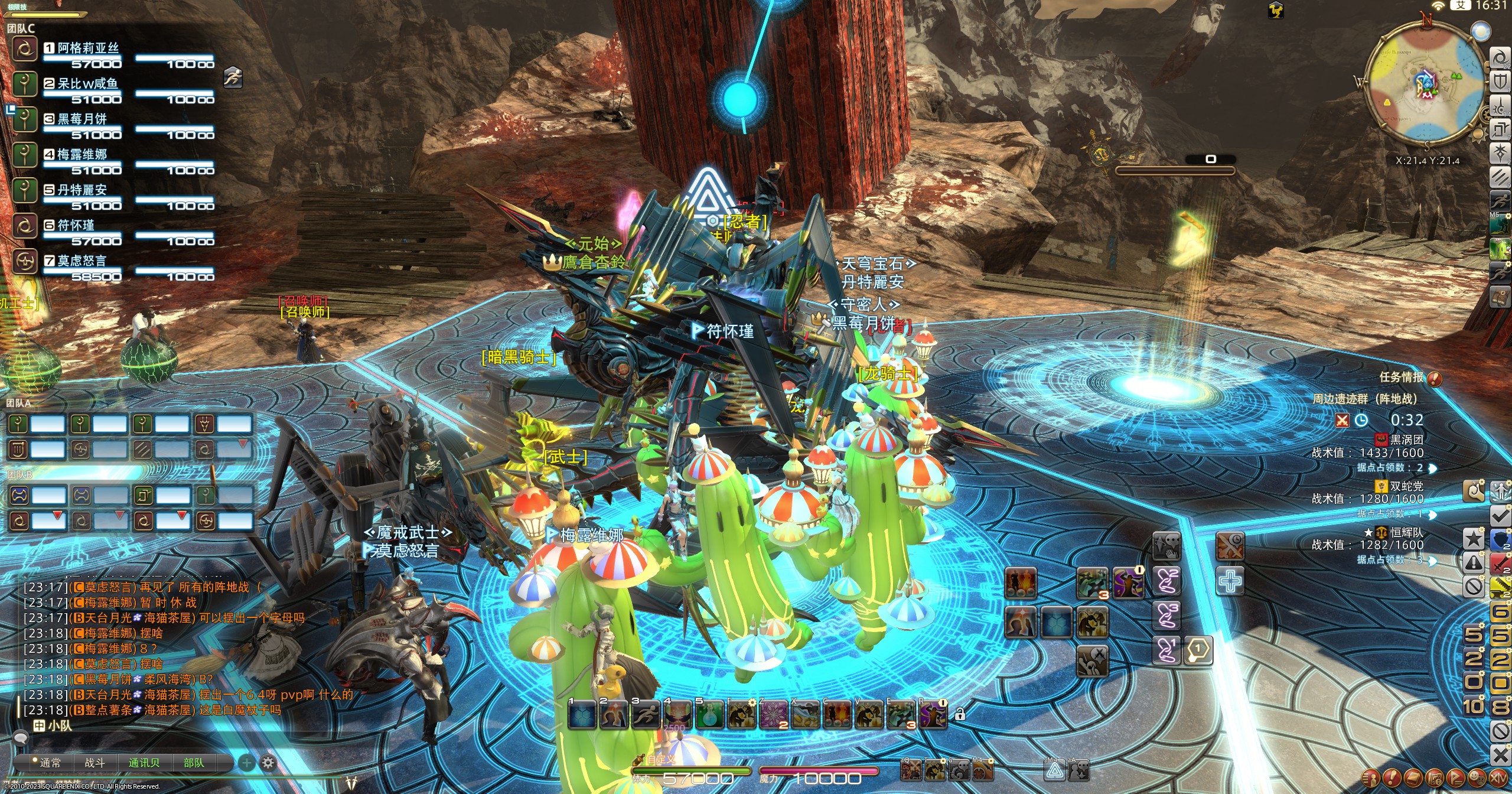Use the green potion in hotbar slot 5
The image size is (1512, 794).
pyautogui.click(x=710, y=715)
